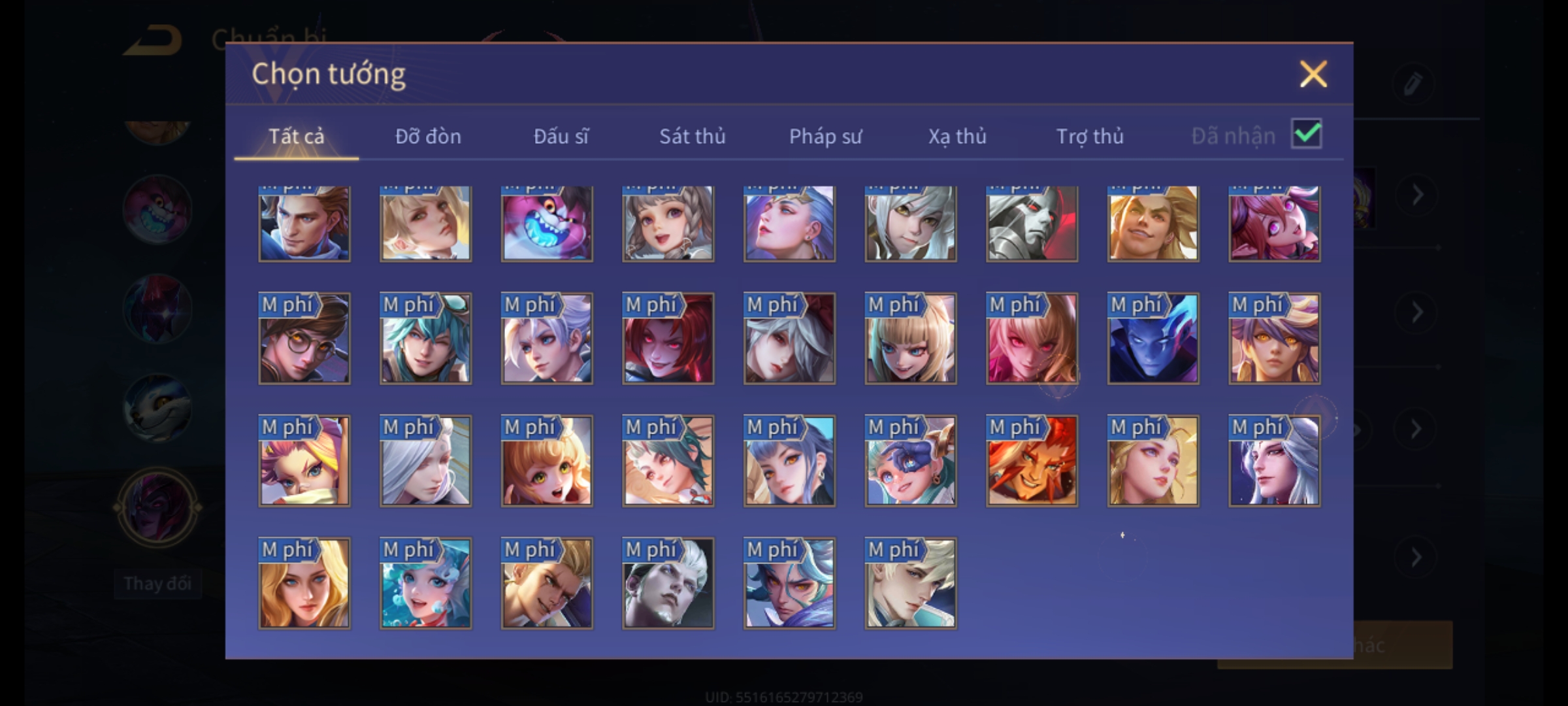
Task: Open the Đấu sĩ hero category
Action: [x=561, y=136]
